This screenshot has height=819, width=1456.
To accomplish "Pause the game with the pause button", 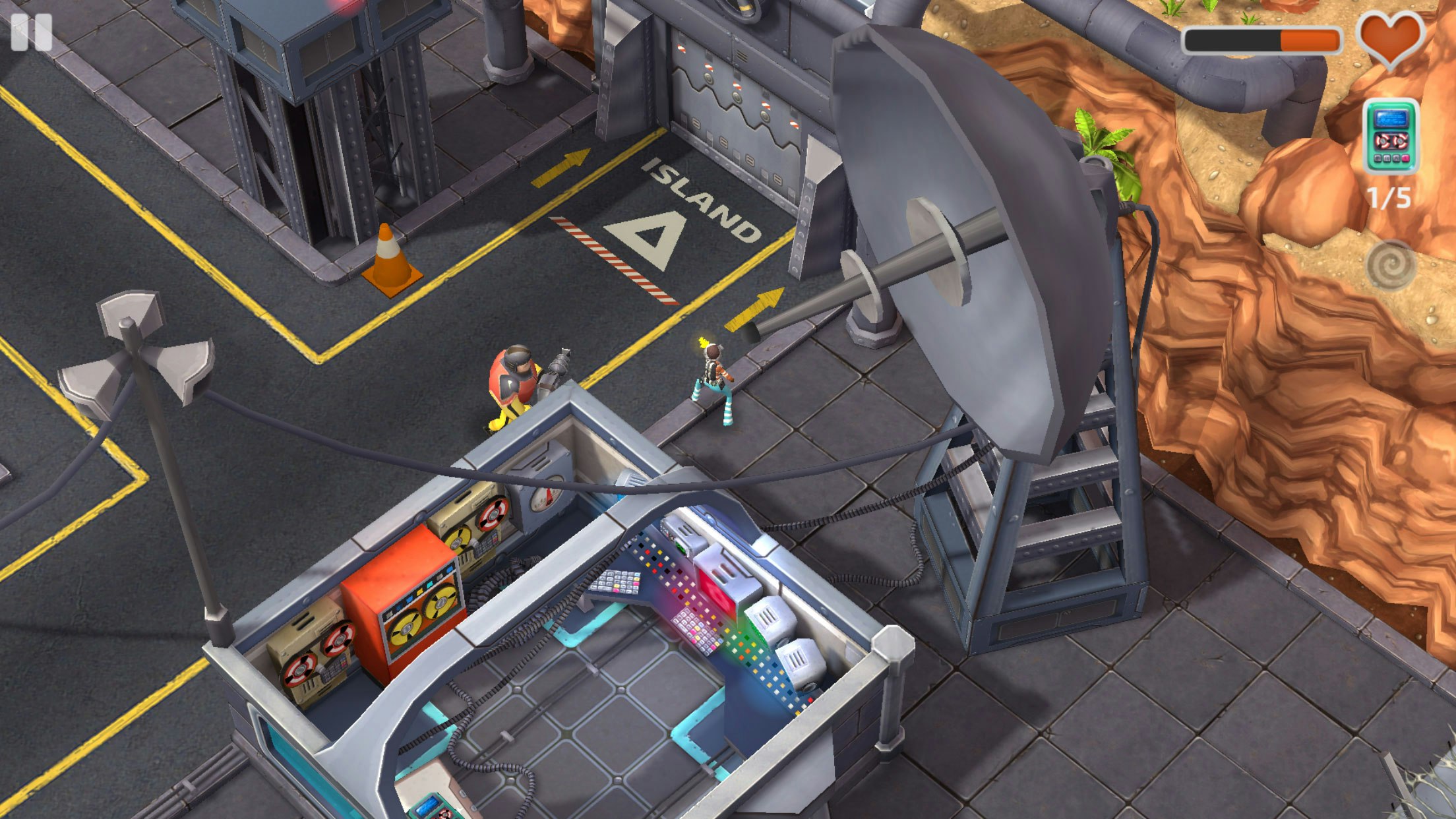I will (31, 32).
